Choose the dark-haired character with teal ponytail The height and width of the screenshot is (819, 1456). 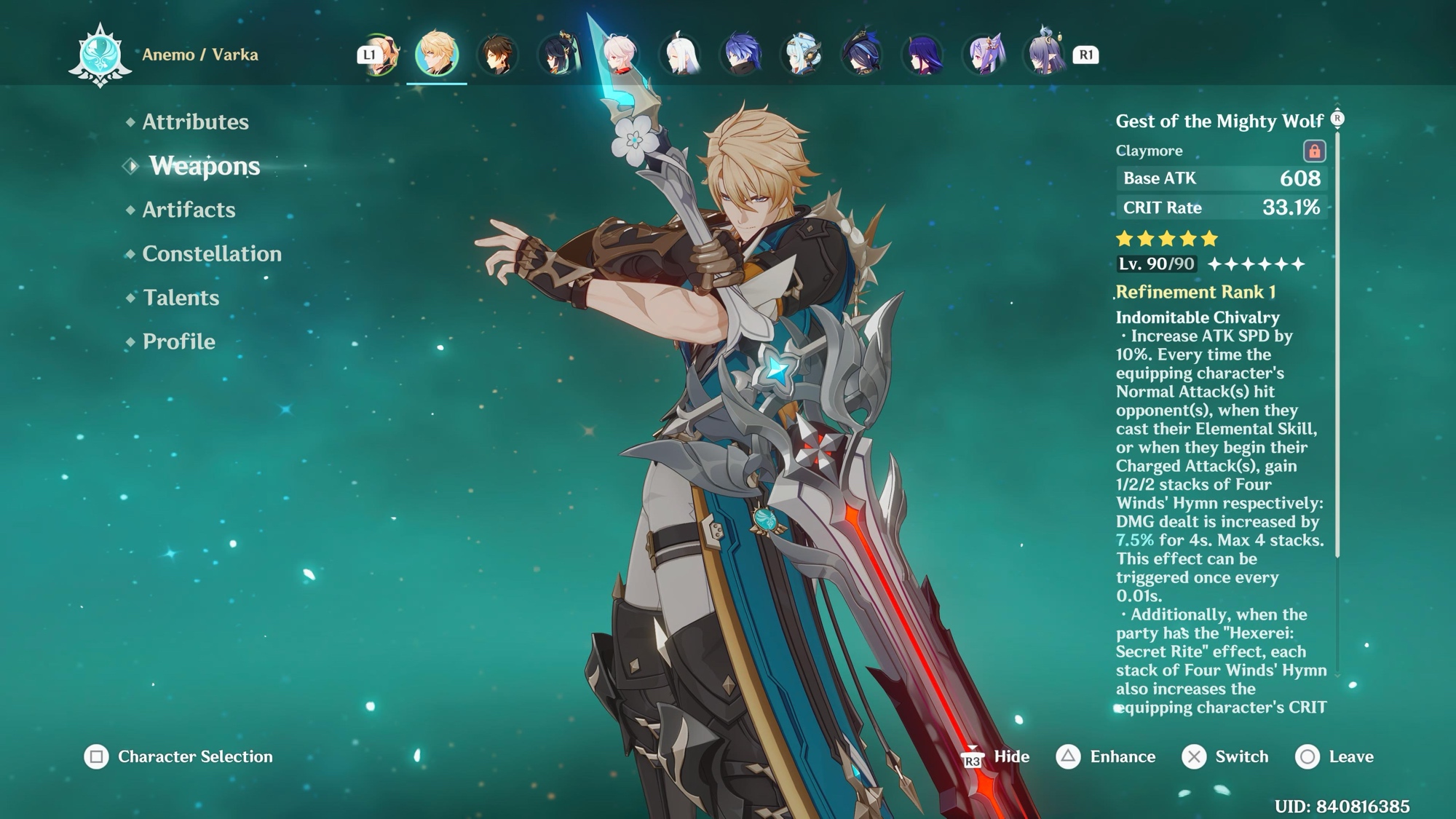(x=559, y=55)
